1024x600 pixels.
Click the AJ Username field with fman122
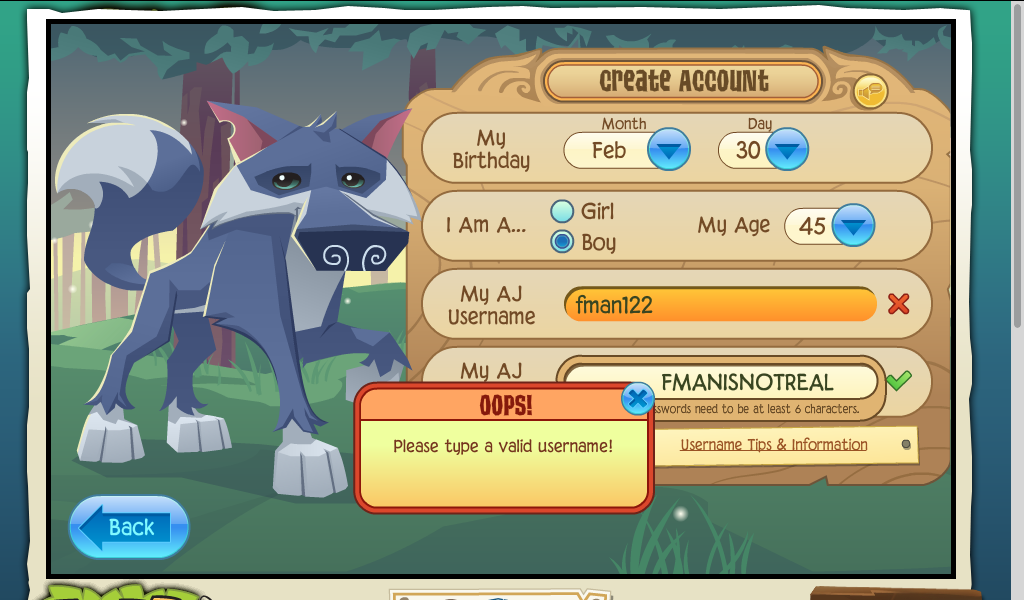(x=720, y=305)
